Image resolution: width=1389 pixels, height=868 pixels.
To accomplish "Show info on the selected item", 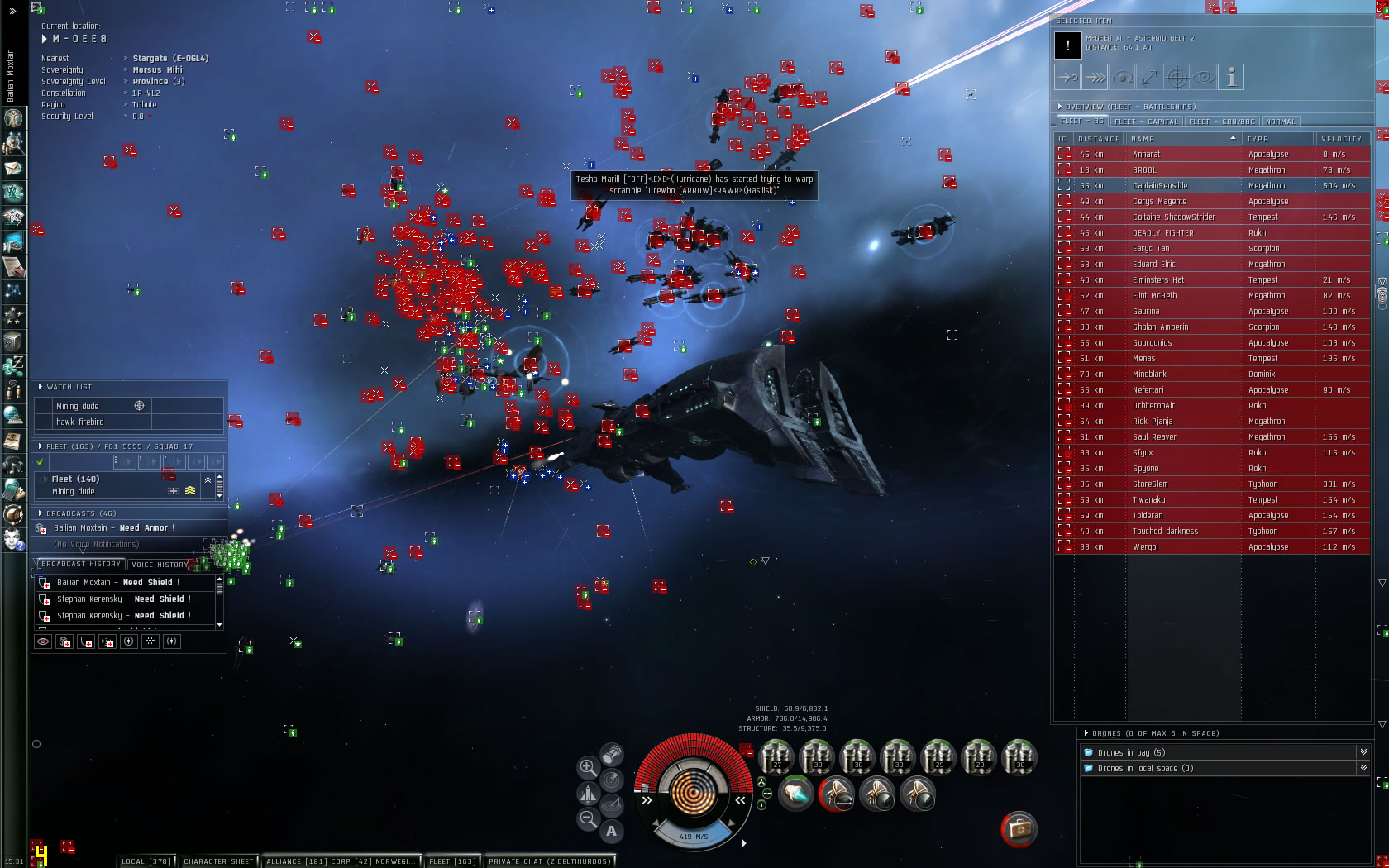I will click(x=1231, y=78).
